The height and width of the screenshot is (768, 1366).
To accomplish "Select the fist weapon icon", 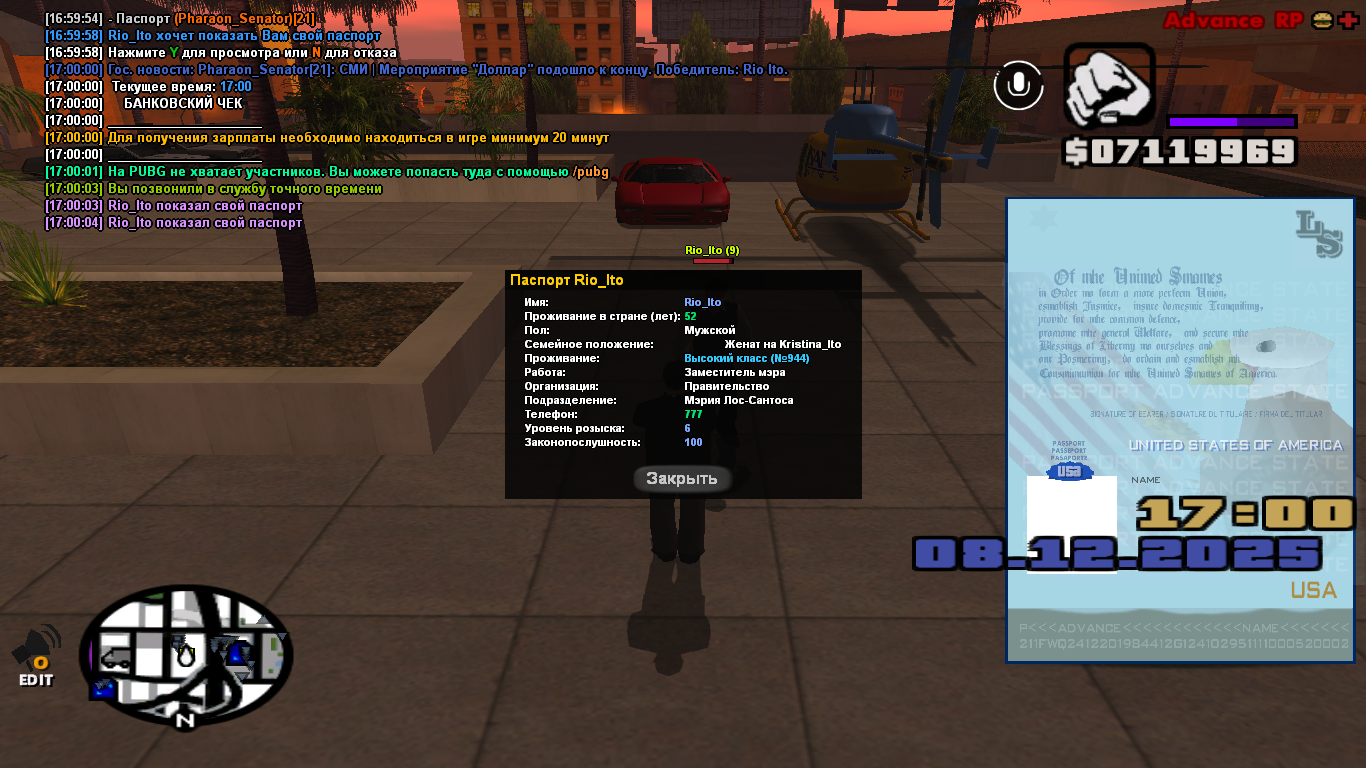I will tap(1110, 88).
